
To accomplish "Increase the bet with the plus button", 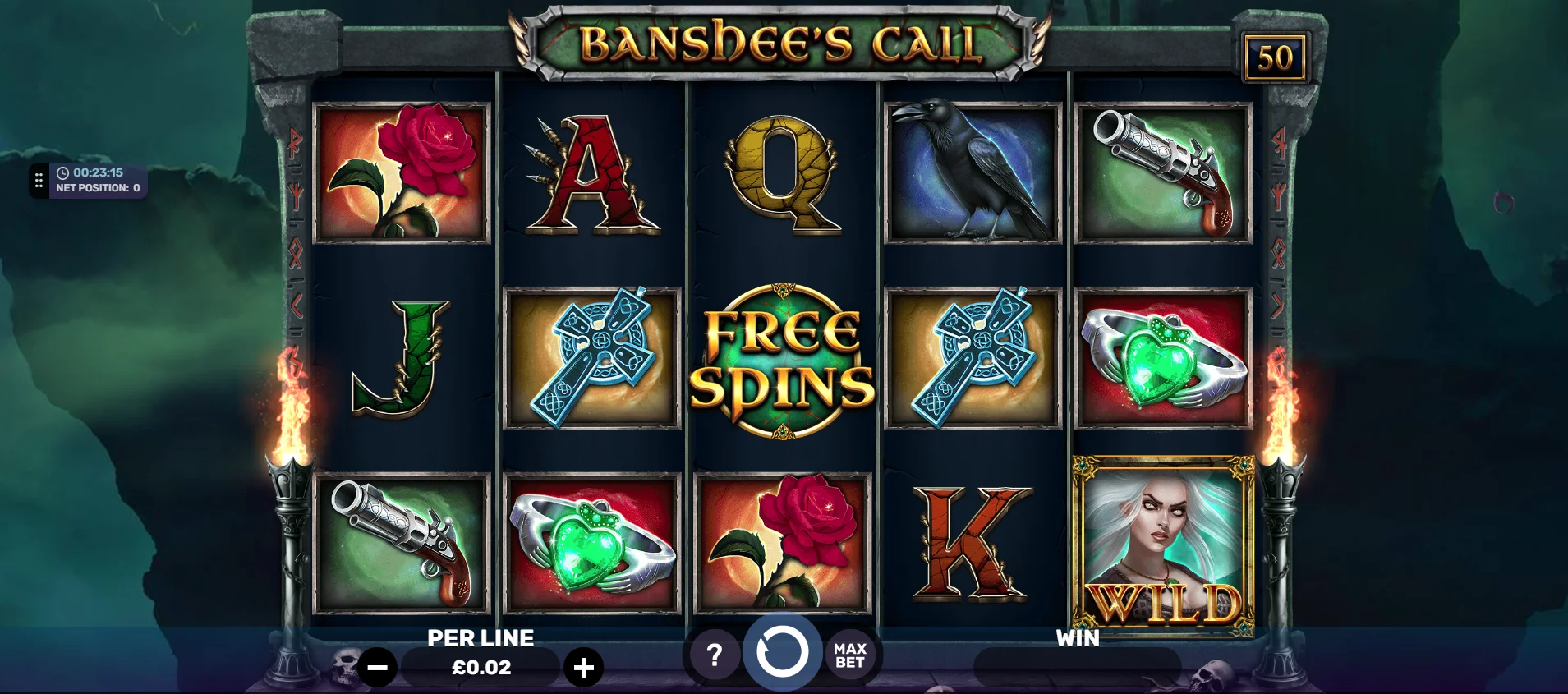I will [585, 668].
